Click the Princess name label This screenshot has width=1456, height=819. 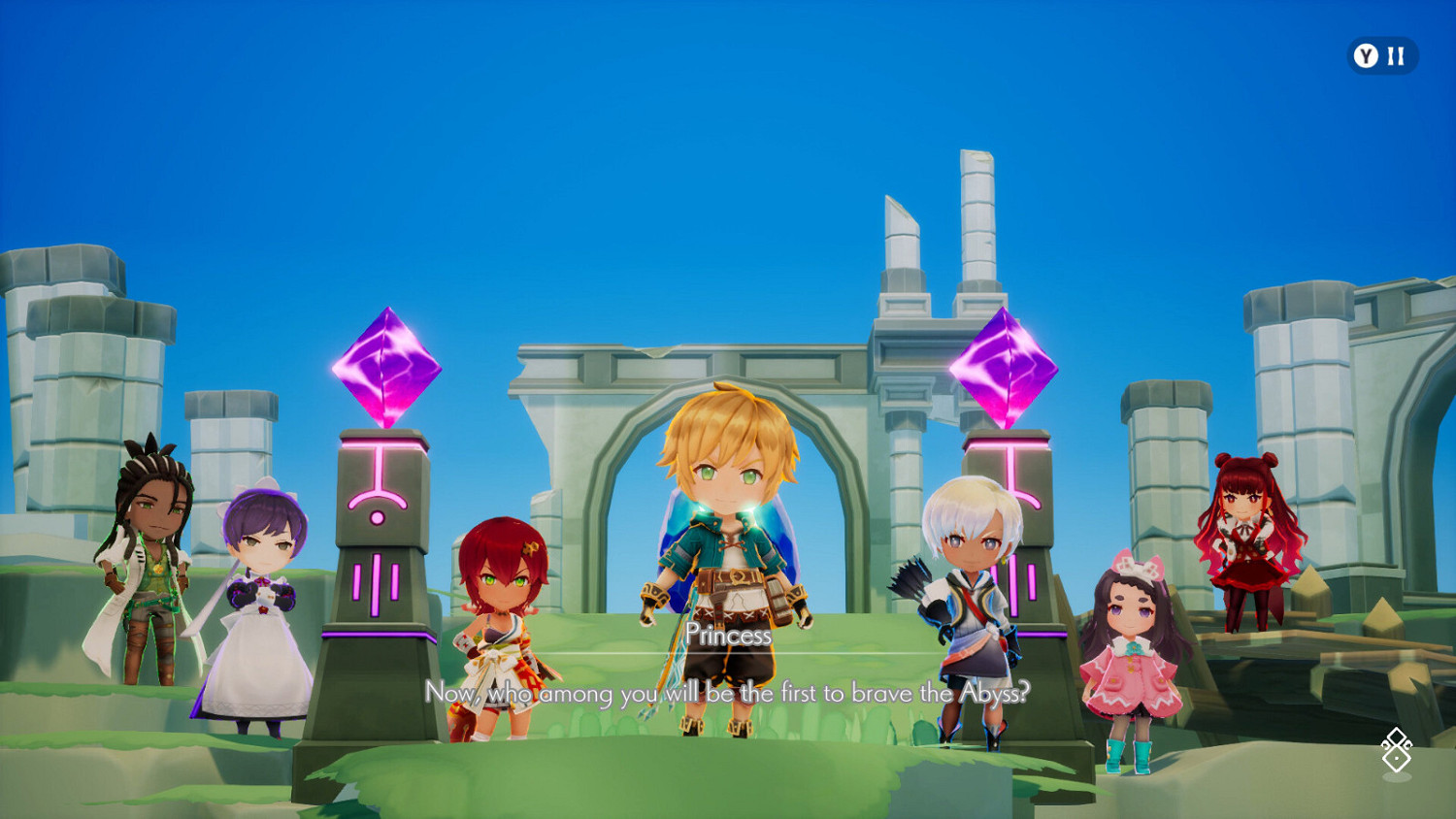tap(730, 636)
